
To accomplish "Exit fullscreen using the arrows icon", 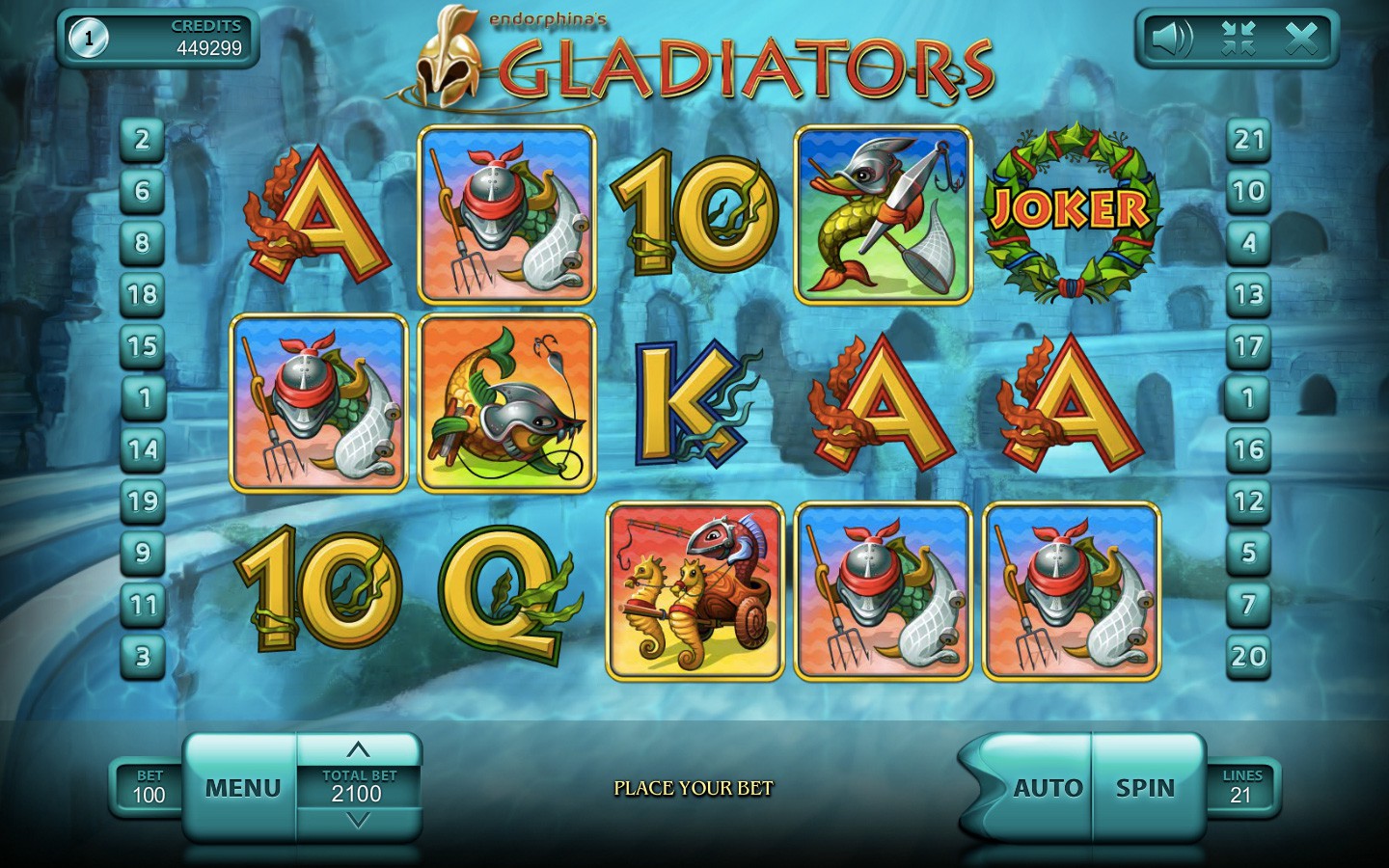I will tap(1238, 39).
